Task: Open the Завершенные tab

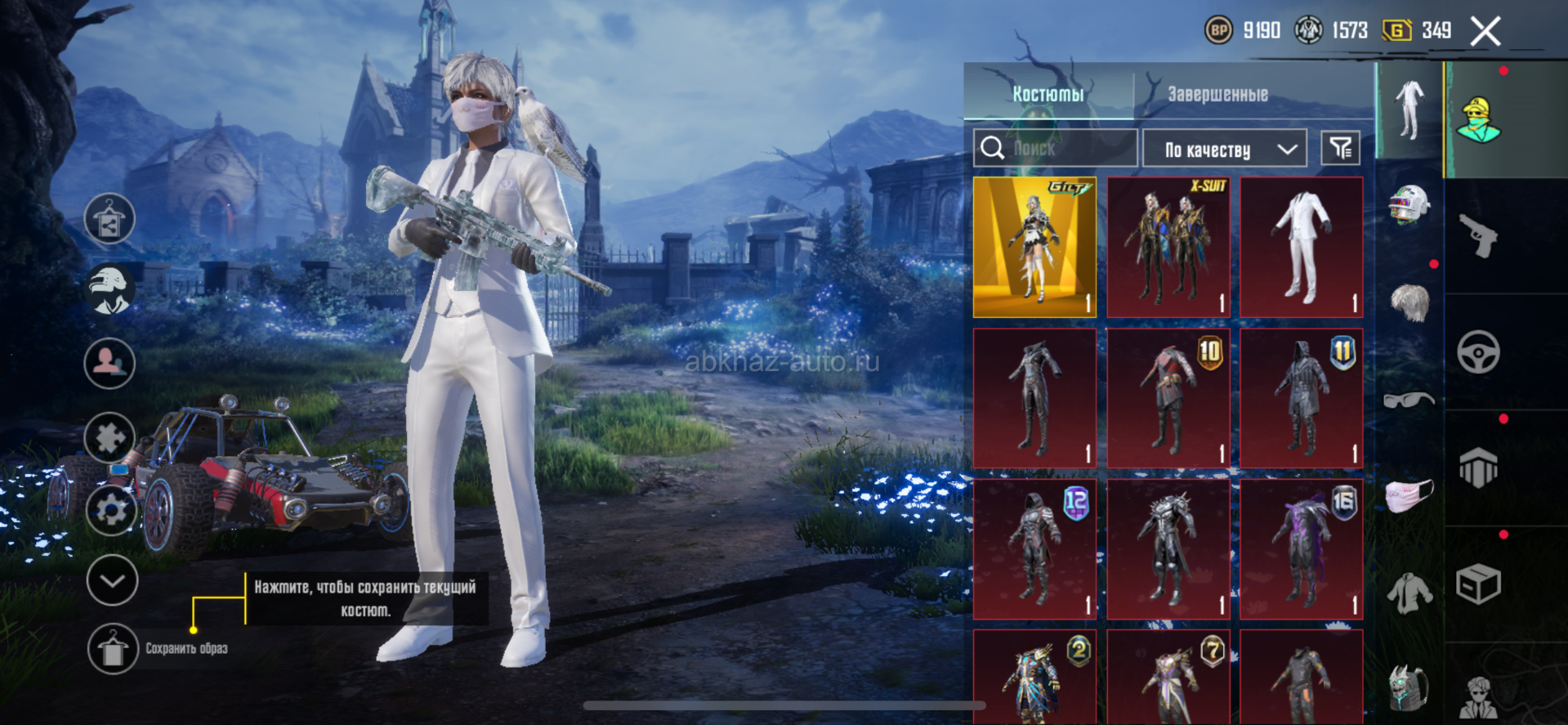Action: click(x=1217, y=94)
